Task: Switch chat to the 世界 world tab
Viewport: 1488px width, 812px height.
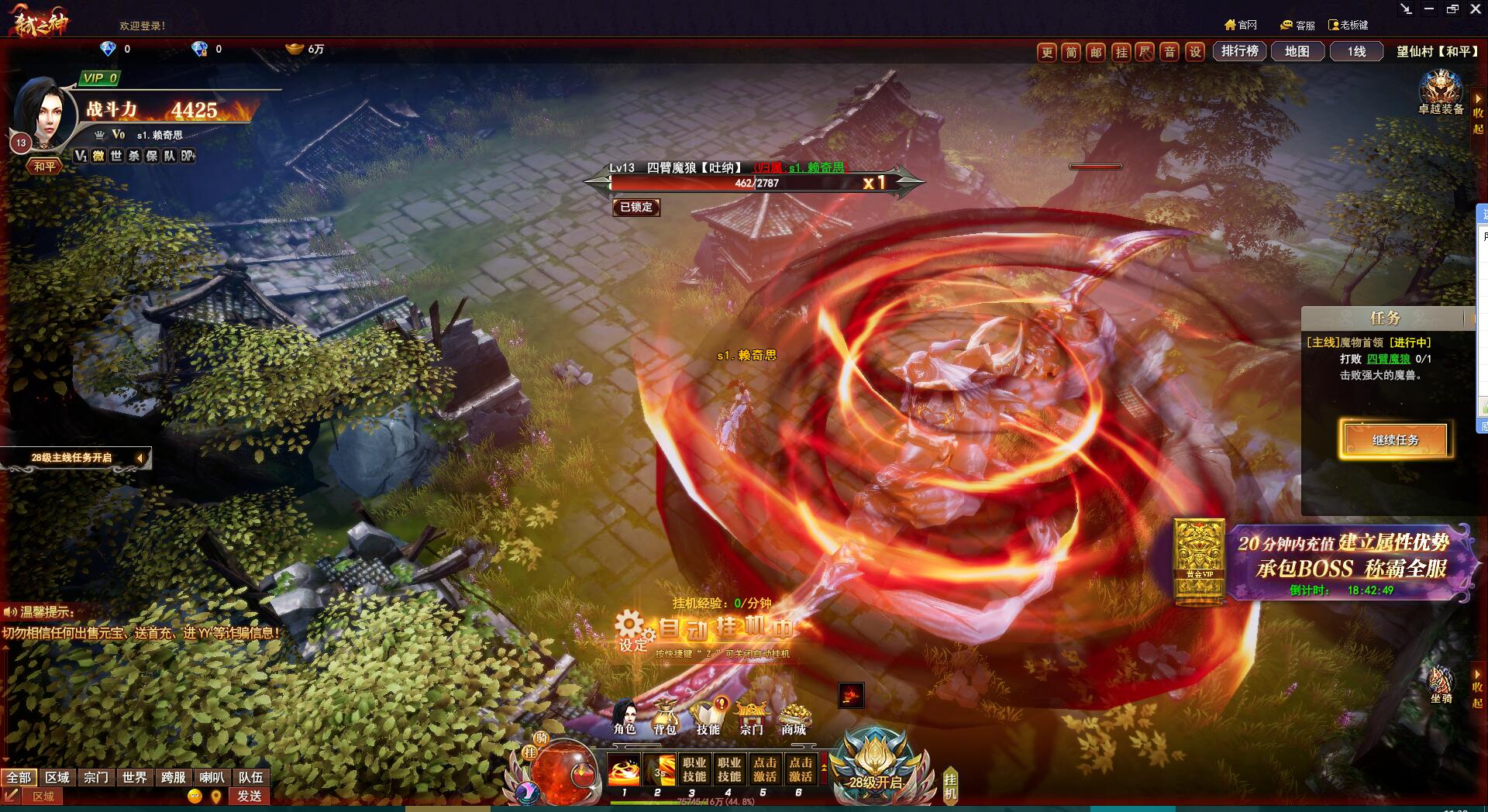Action: coord(134,777)
